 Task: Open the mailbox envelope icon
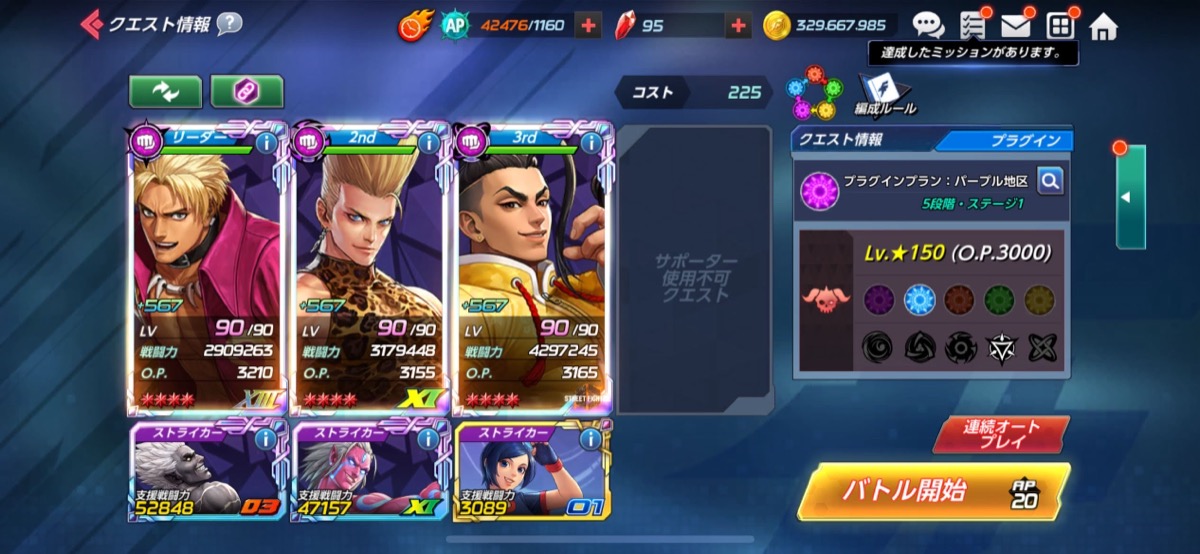[x=1015, y=26]
